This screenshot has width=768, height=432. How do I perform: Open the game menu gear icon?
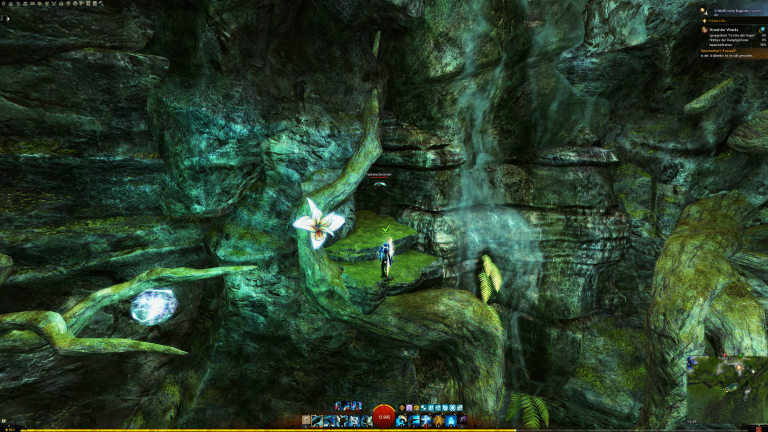pyautogui.click(x=4, y=4)
